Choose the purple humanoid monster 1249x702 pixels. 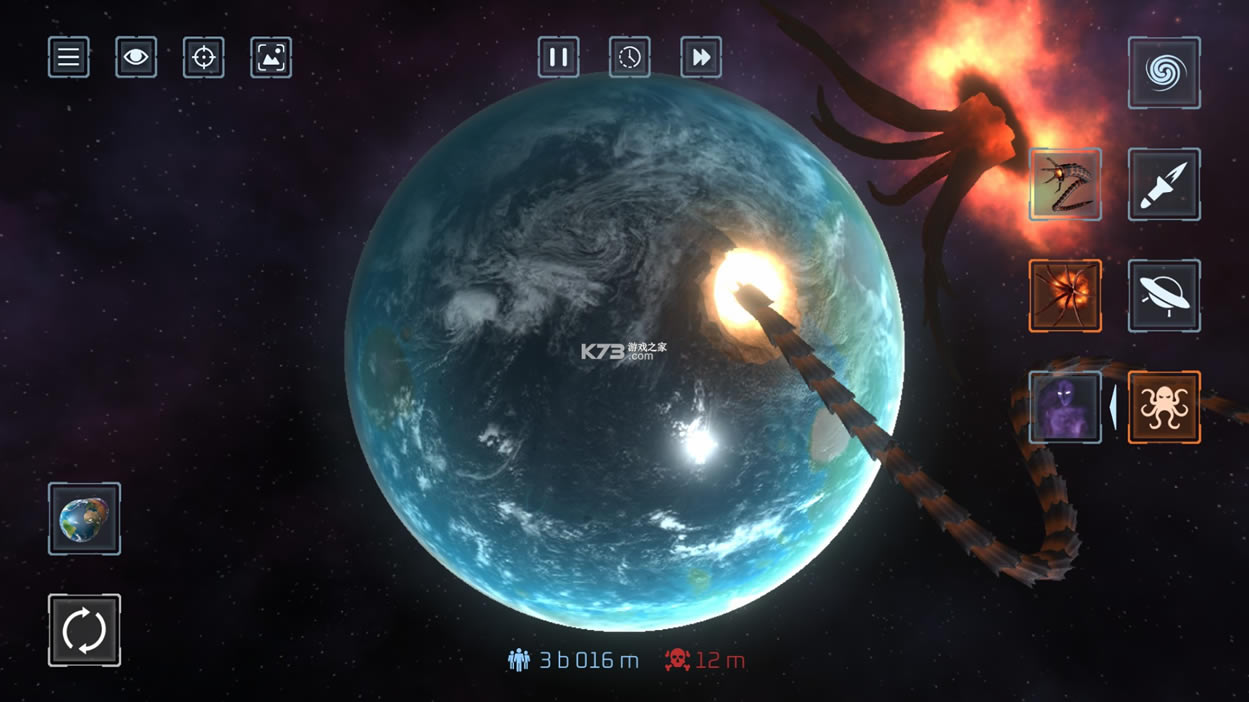tap(1065, 407)
